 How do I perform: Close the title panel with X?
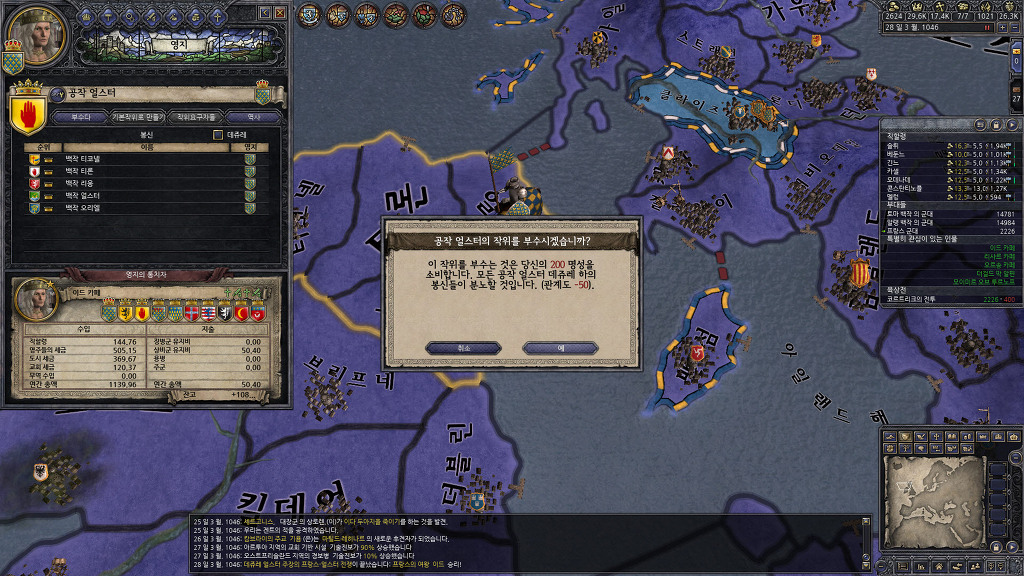(x=281, y=12)
